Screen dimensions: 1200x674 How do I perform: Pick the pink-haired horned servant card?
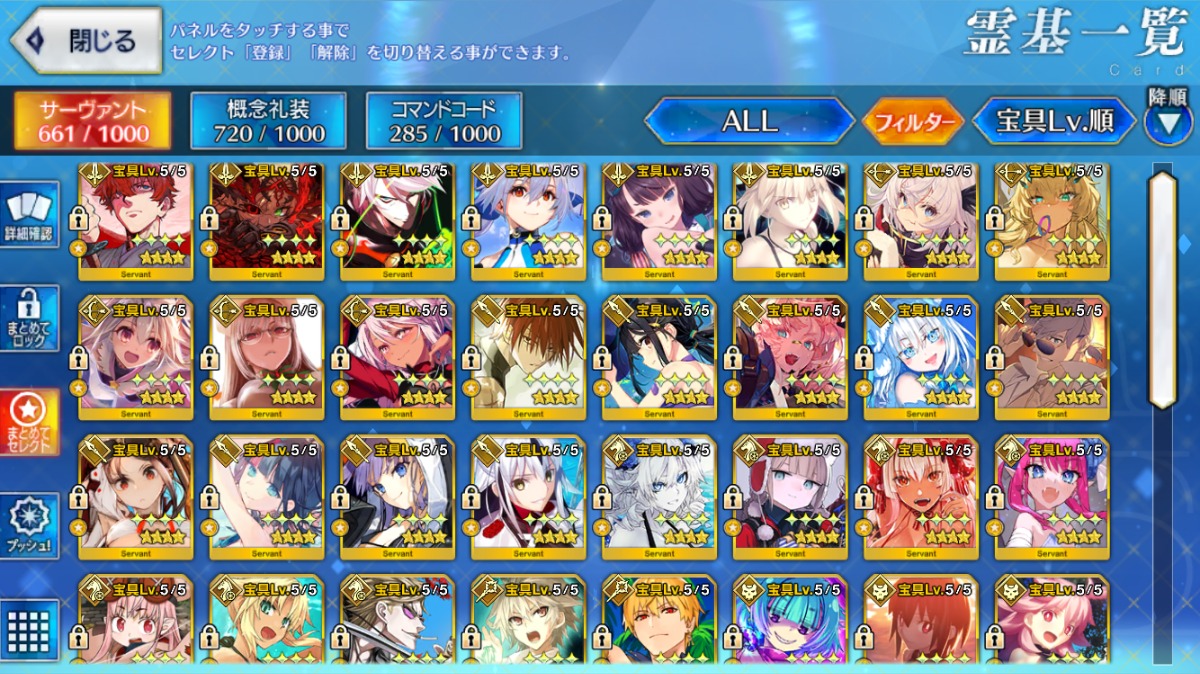pos(1052,497)
